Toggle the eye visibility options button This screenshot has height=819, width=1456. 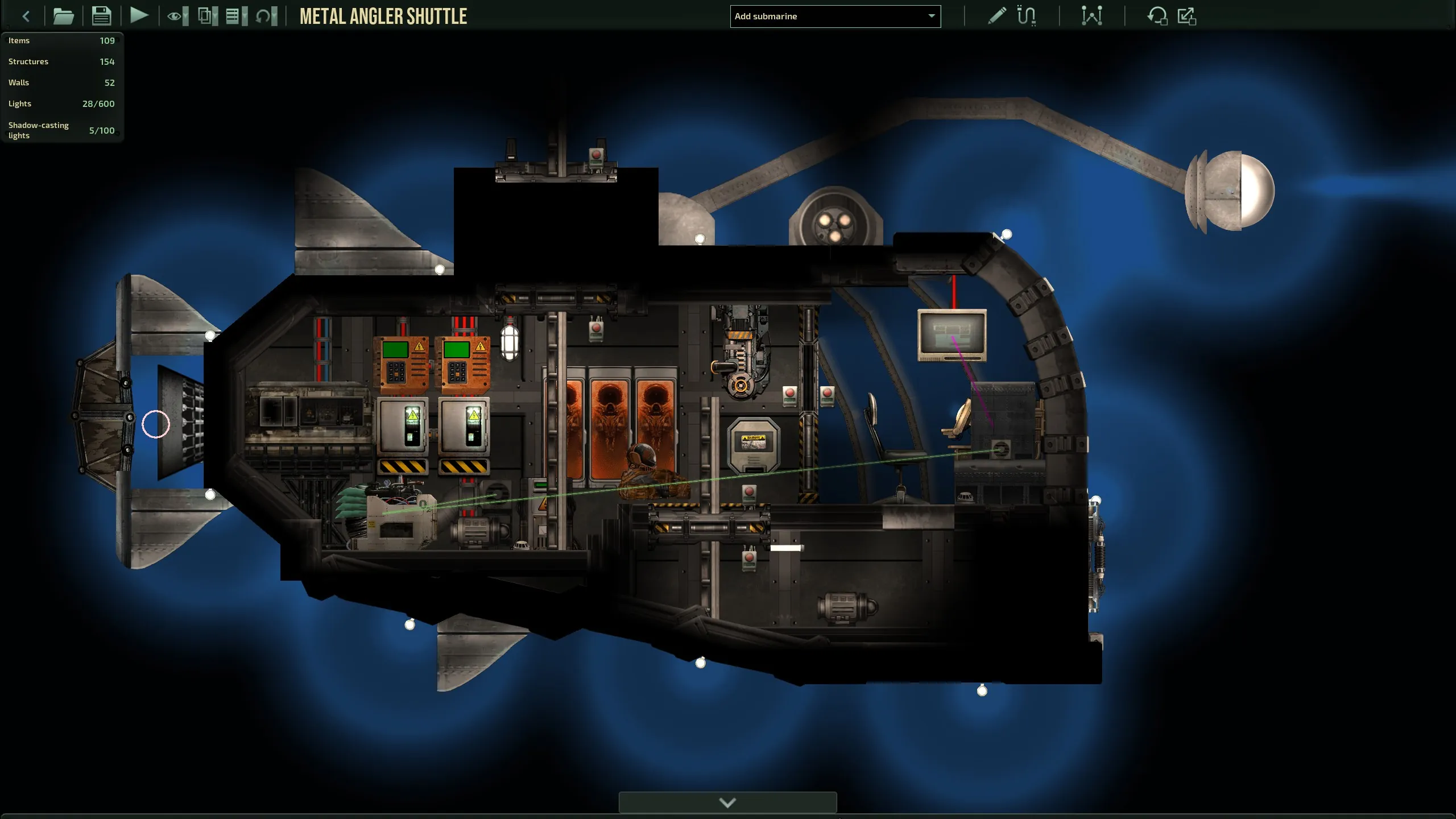tap(177, 16)
